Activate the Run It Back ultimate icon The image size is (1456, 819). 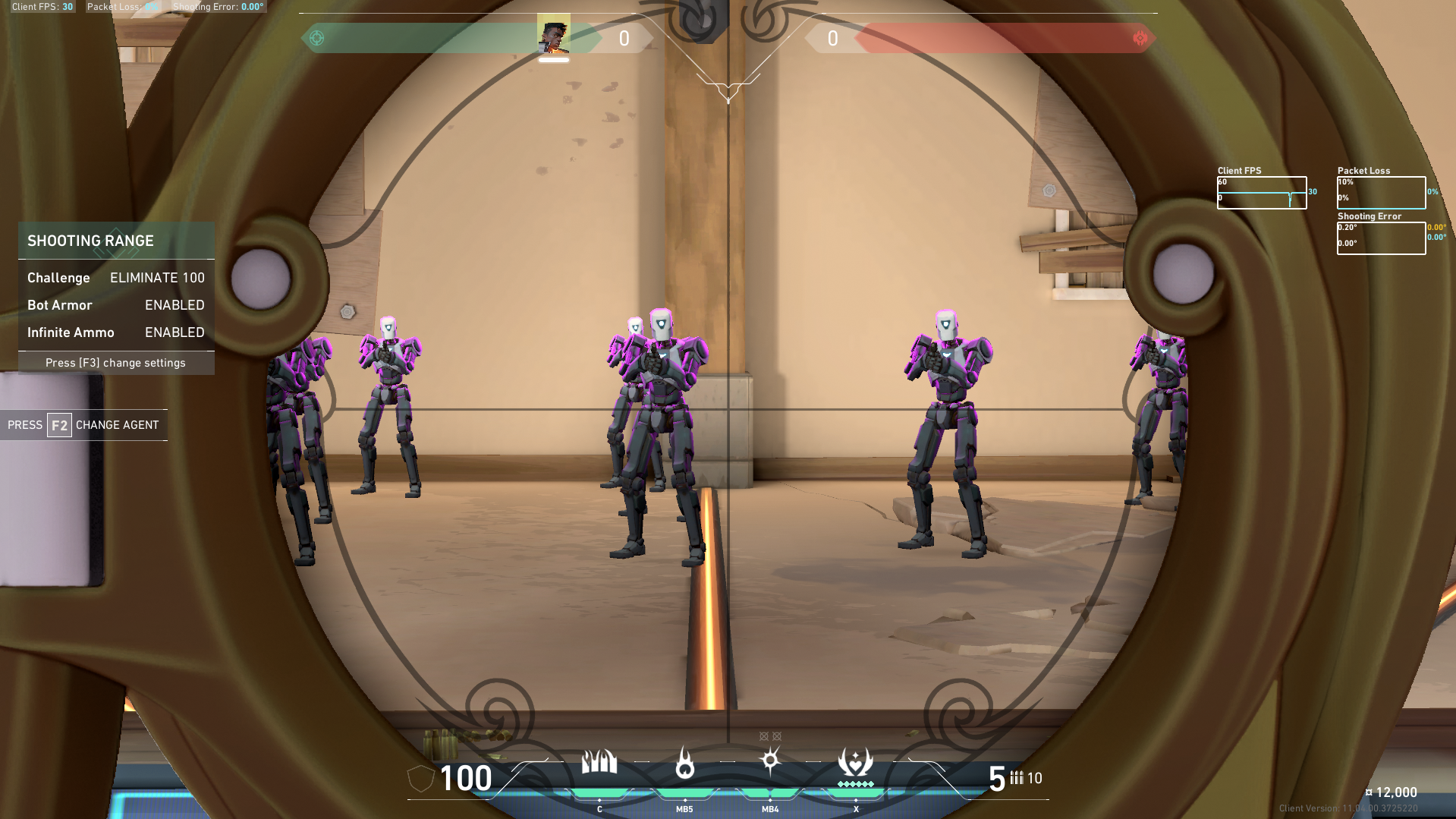click(854, 763)
